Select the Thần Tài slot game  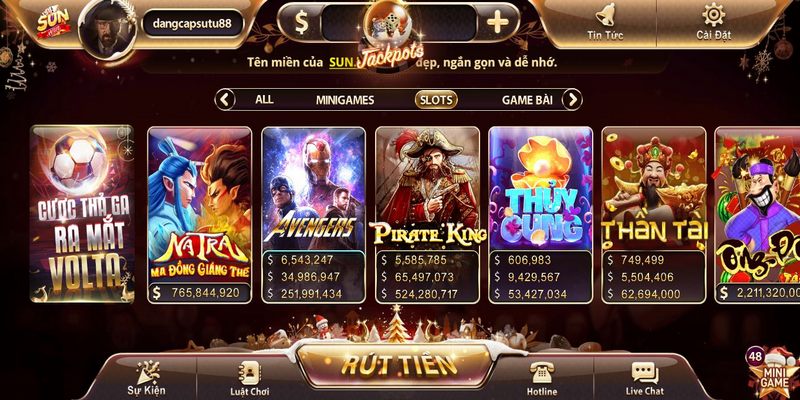(655, 190)
